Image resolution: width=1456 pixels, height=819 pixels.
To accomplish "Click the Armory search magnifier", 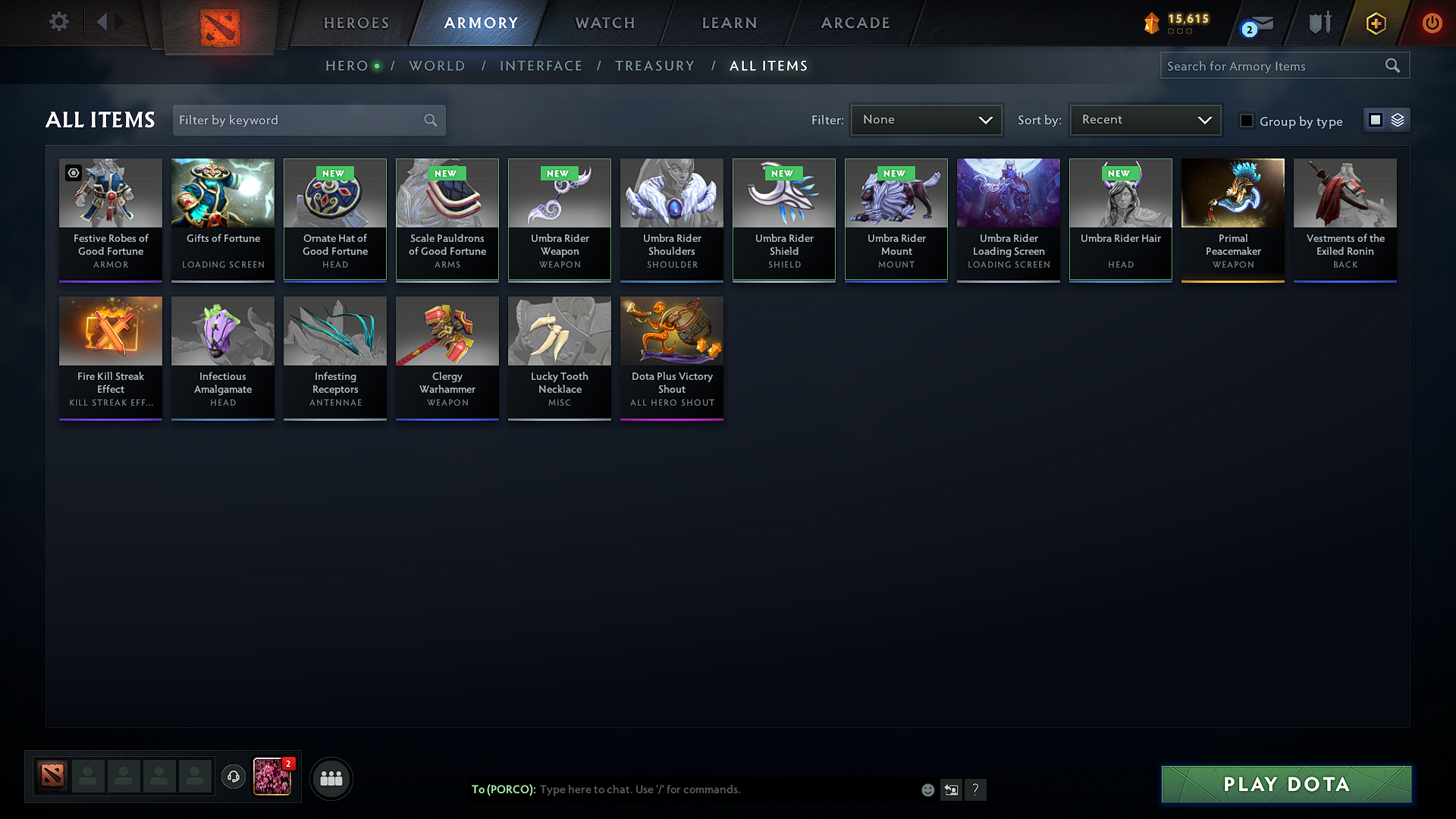I will tap(1393, 65).
